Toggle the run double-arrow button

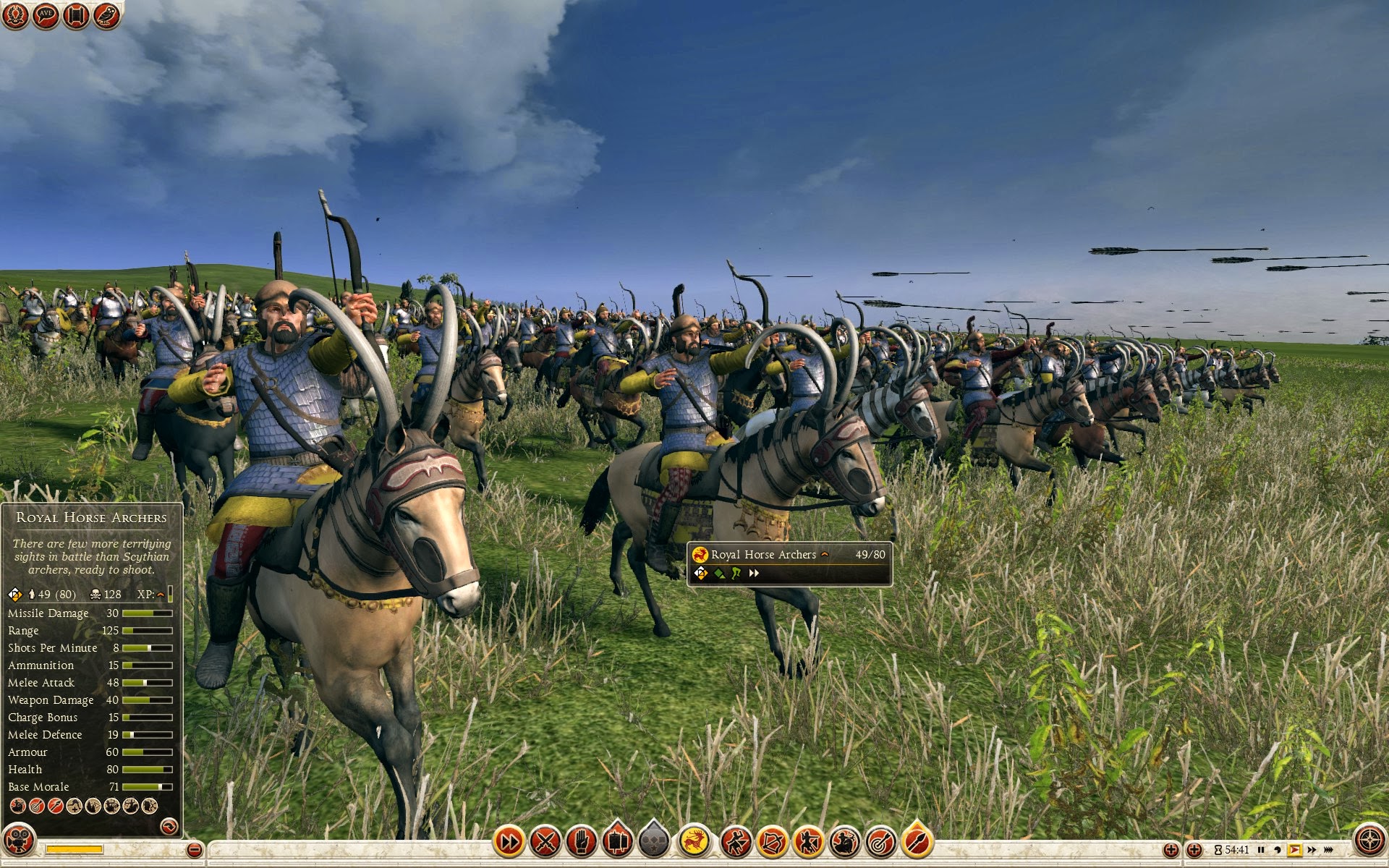[x=509, y=842]
